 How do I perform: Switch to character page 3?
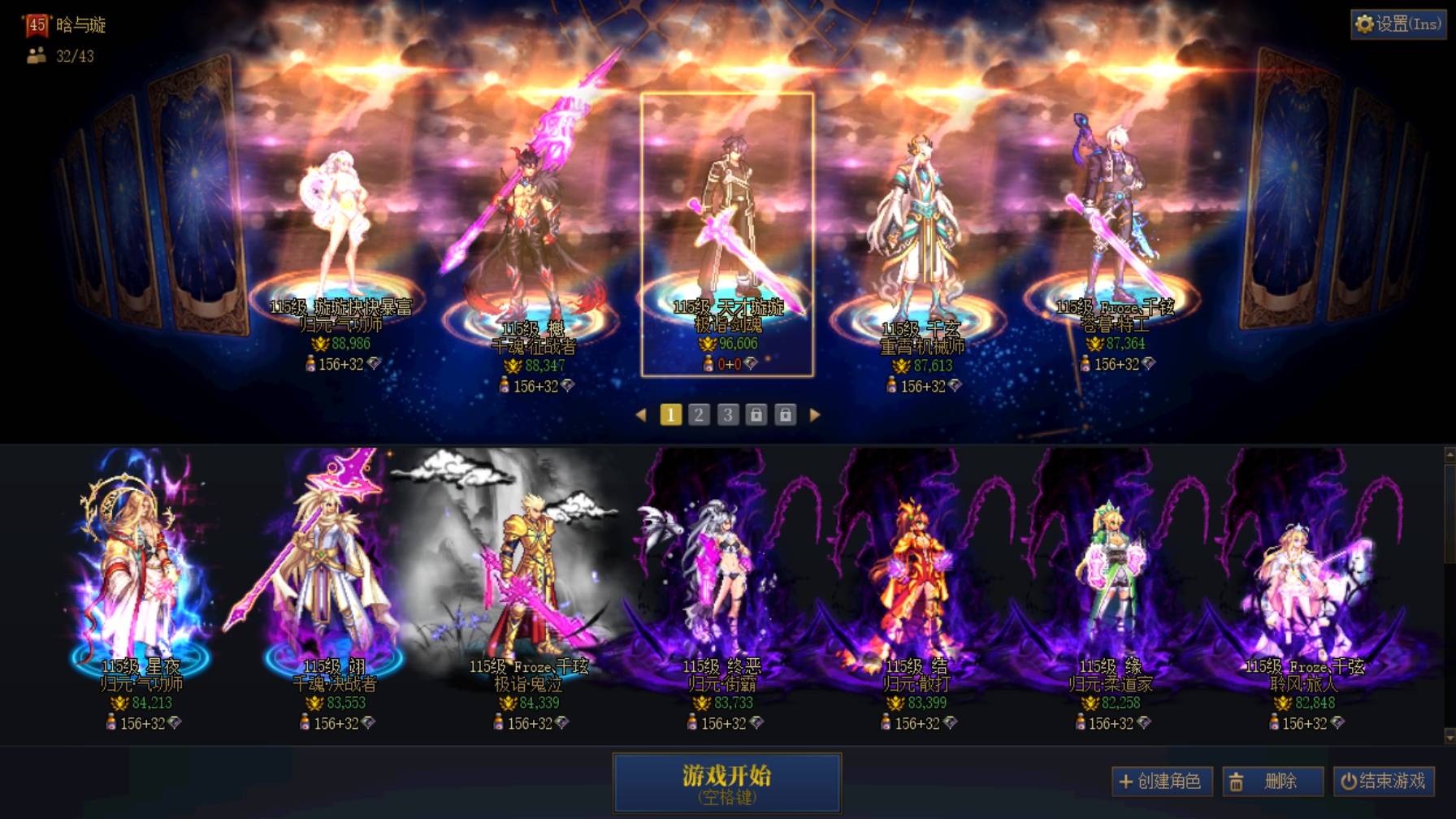(727, 414)
